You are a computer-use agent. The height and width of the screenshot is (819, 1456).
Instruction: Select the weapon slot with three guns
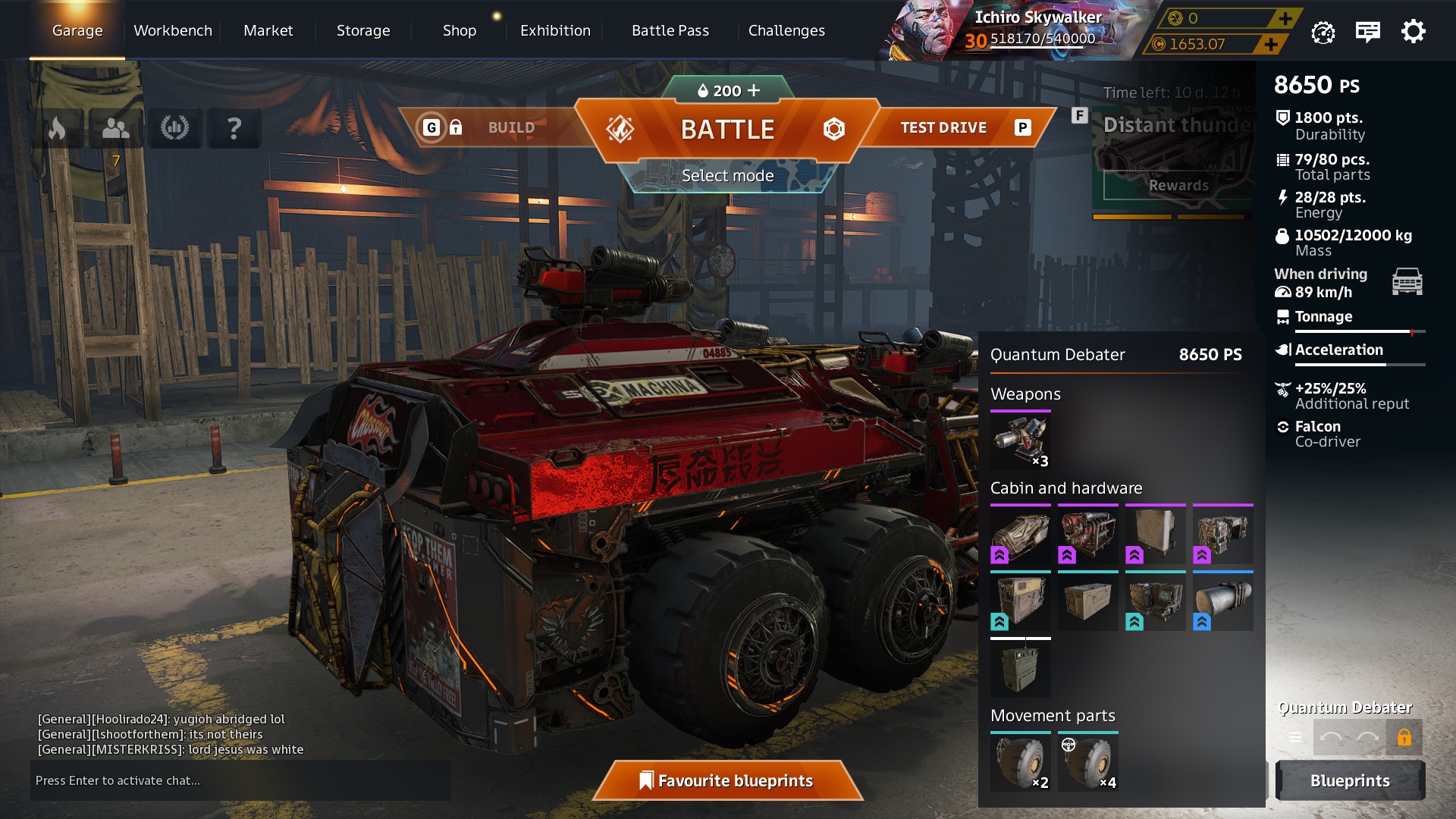pos(1021,441)
